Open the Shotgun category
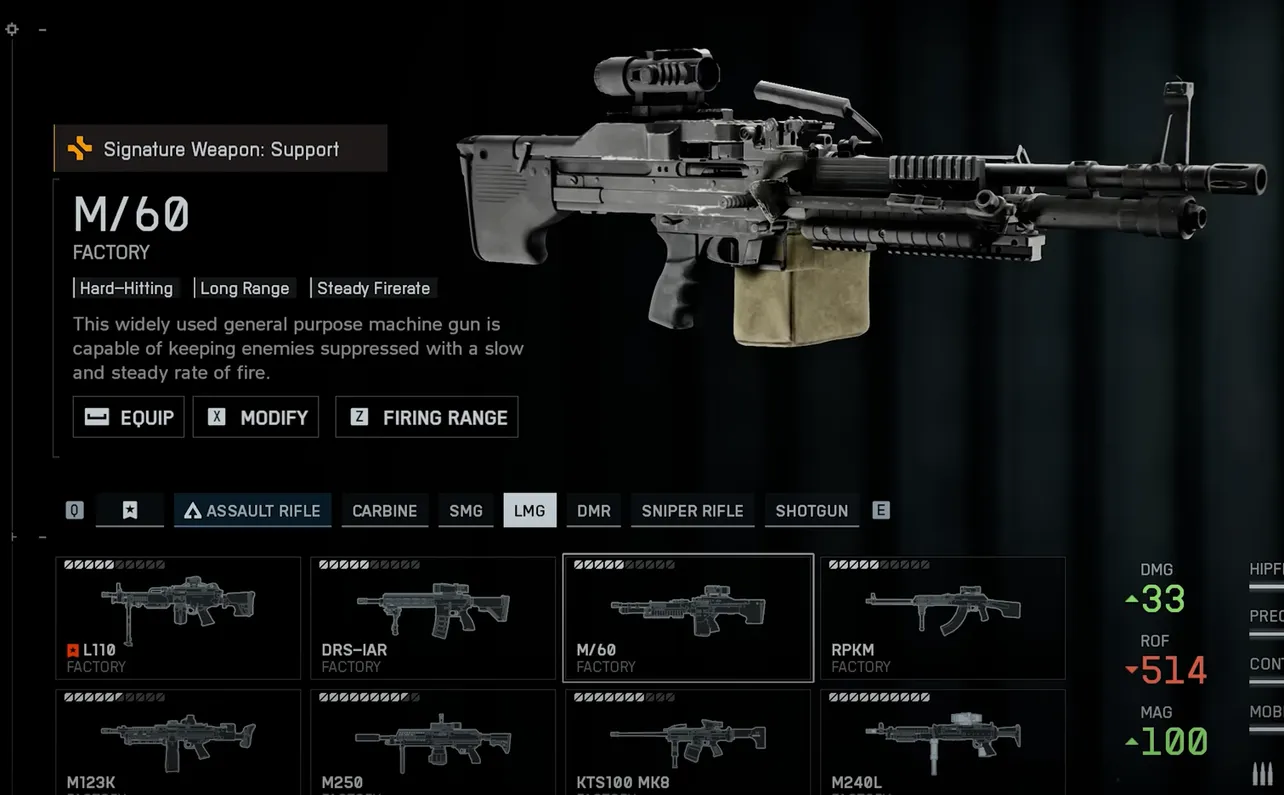Screen dimensions: 1284x795 pyautogui.click(x=811, y=510)
